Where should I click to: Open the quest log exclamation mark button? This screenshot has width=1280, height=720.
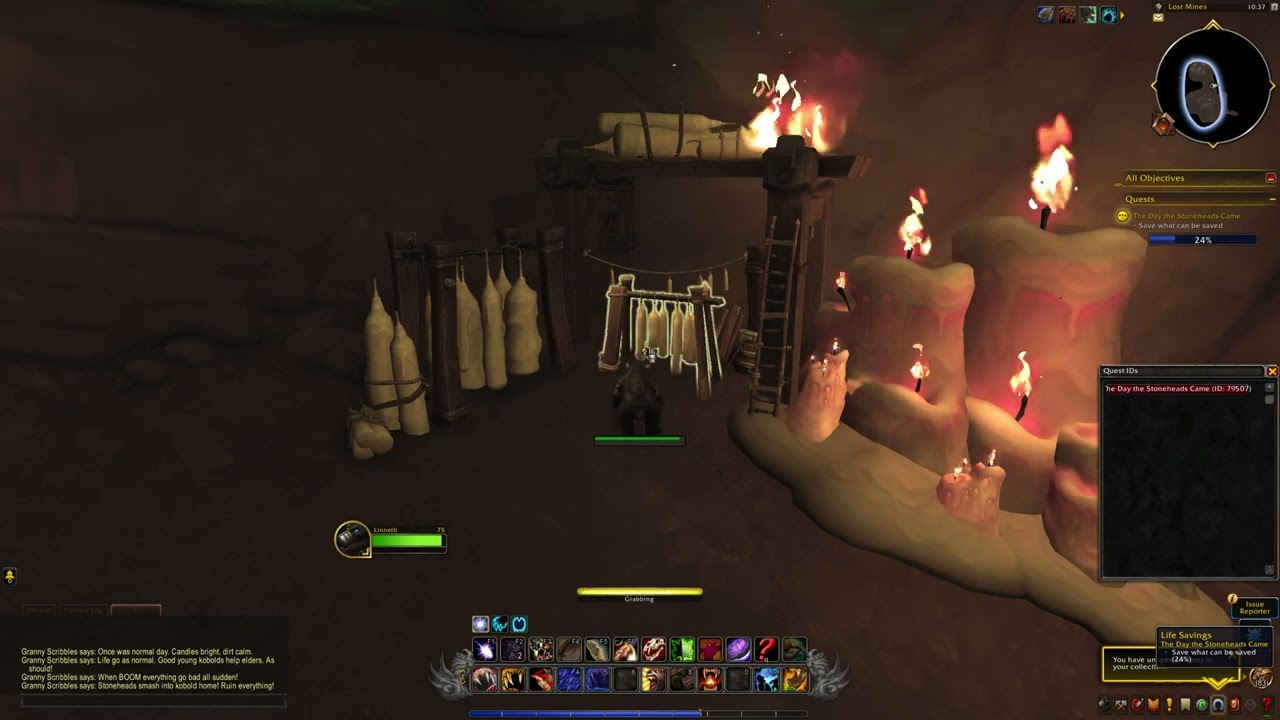[x=1169, y=705]
